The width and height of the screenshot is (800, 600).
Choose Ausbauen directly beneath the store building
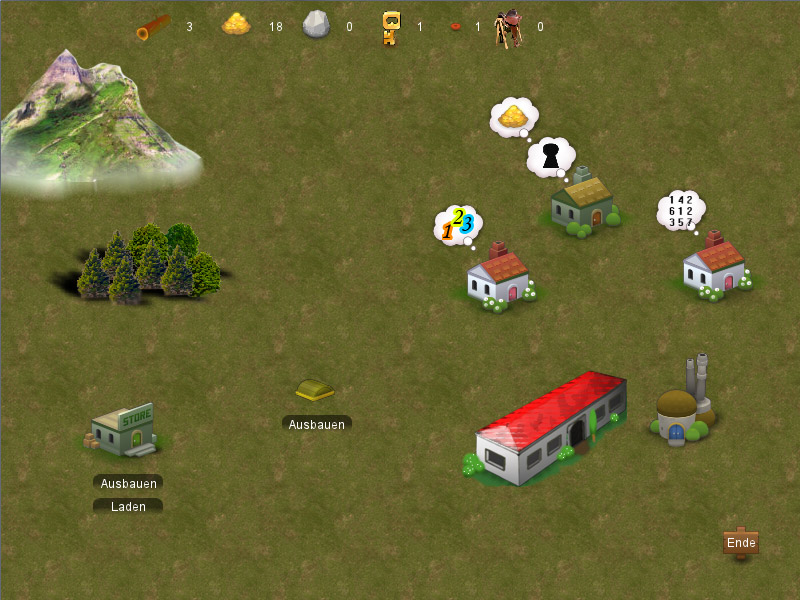pyautogui.click(x=128, y=483)
